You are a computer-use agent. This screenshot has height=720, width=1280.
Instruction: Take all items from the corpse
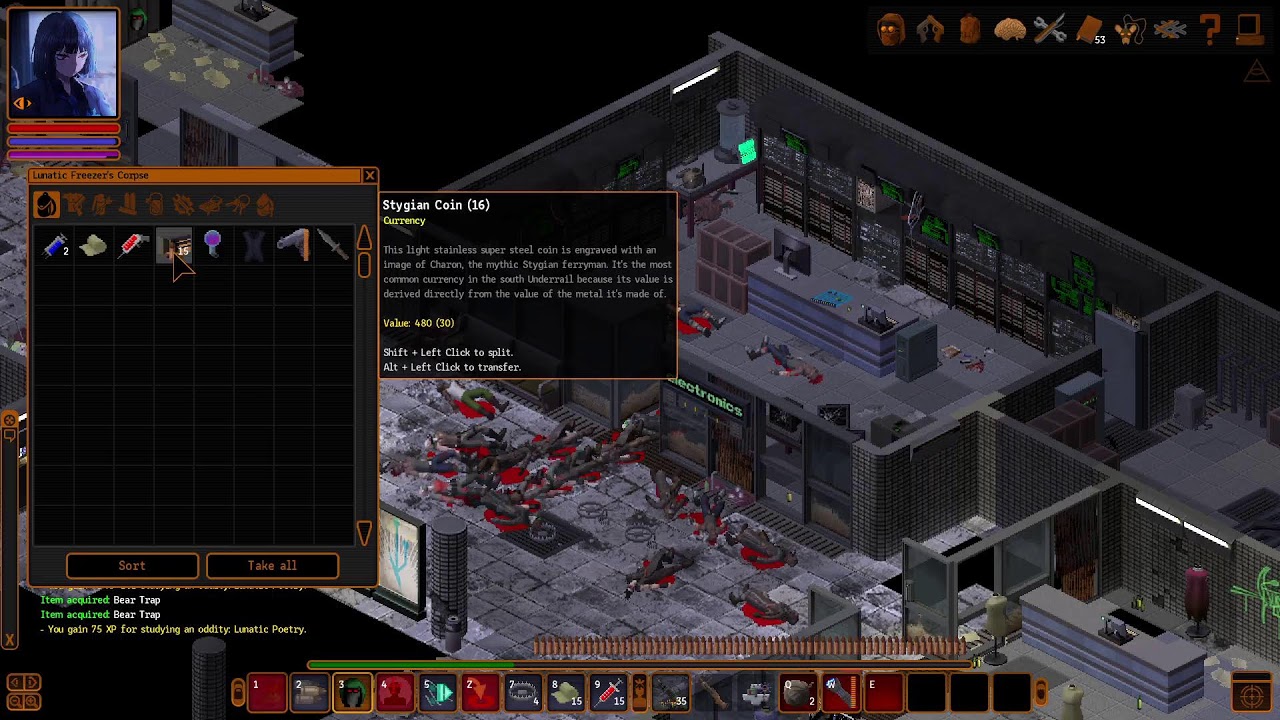coord(272,566)
